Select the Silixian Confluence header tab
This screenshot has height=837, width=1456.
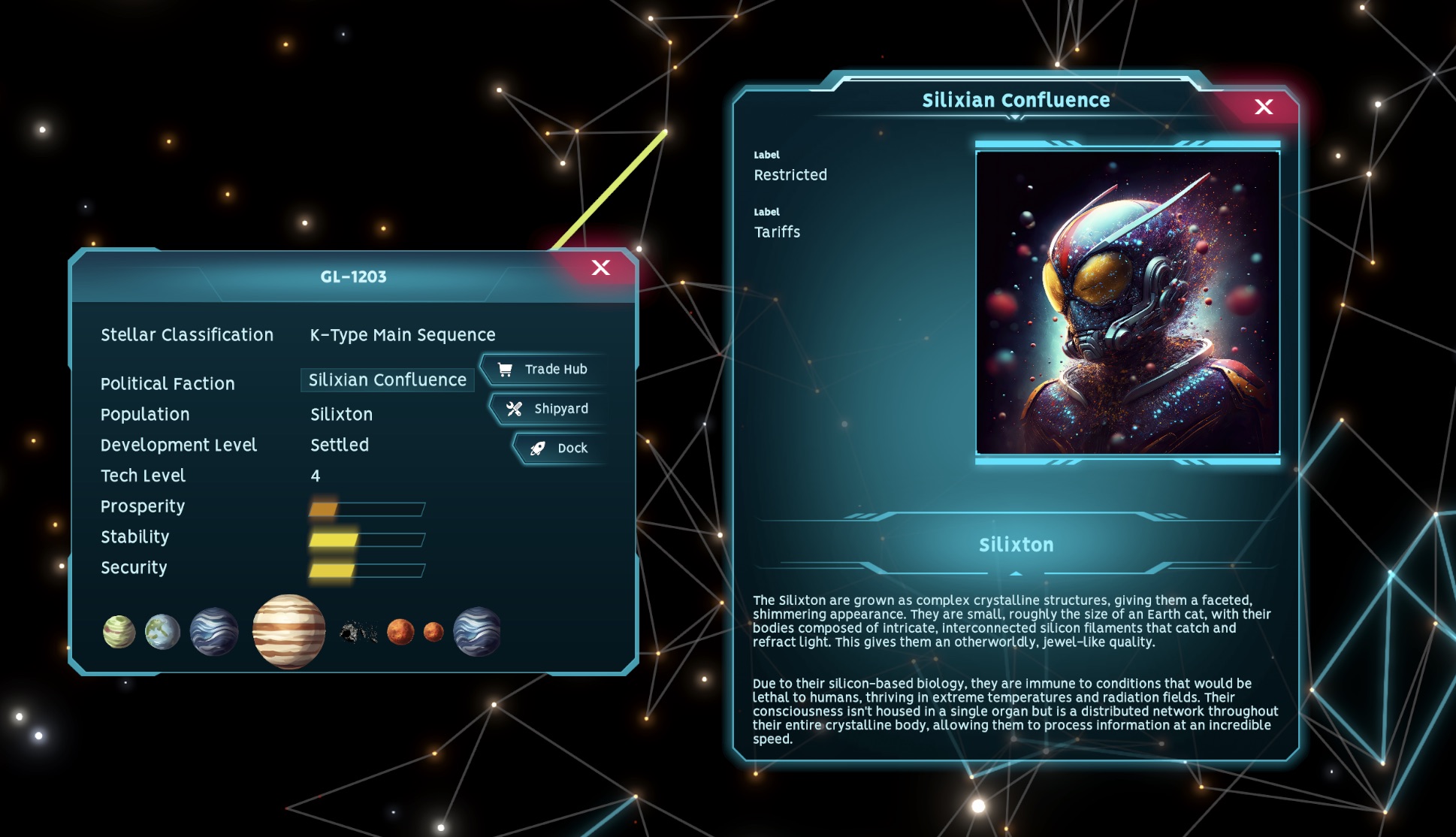[1016, 99]
